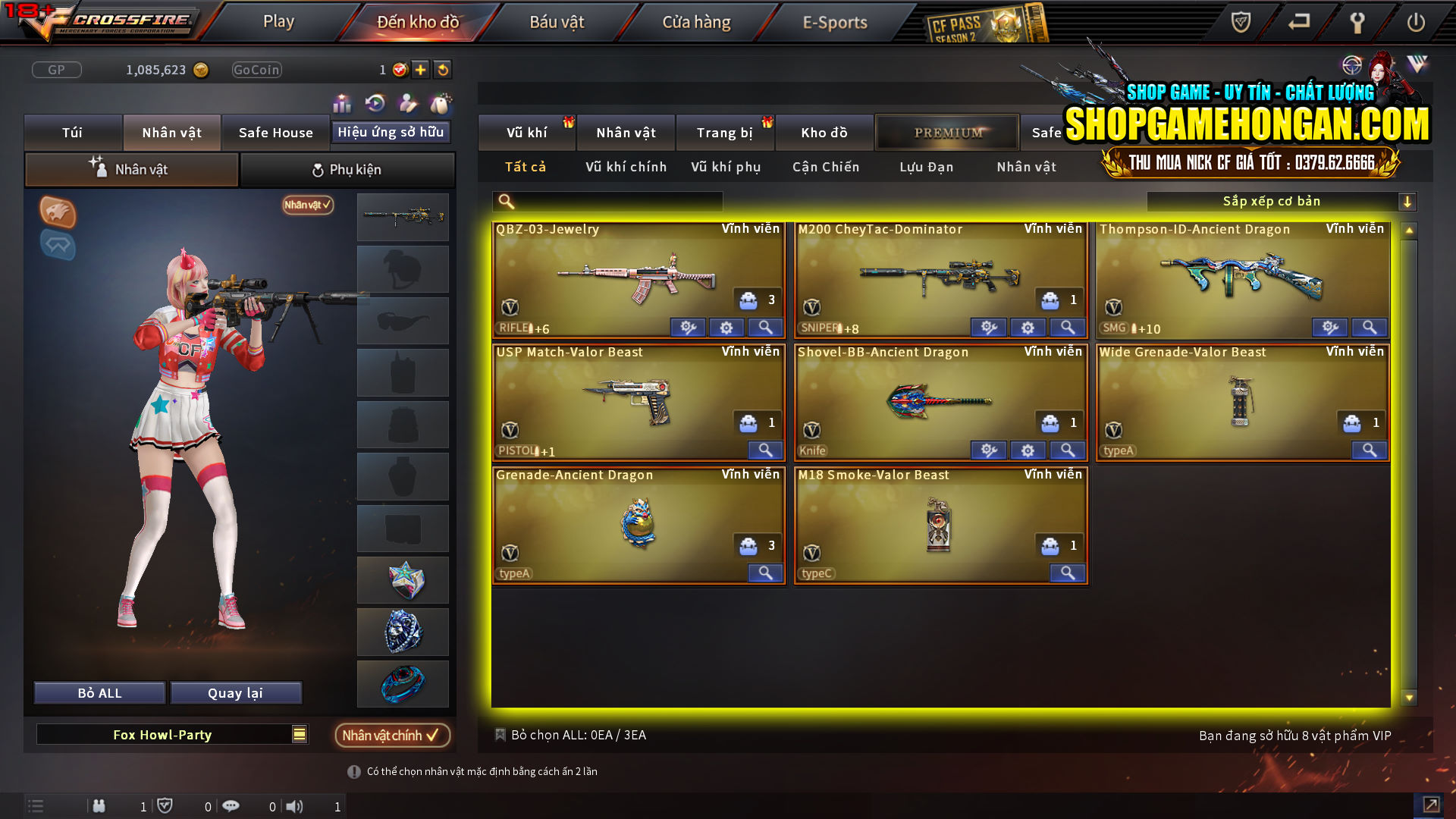
Task: Click the gear icon on M200 CheyTac-Dominator card
Action: click(1028, 327)
